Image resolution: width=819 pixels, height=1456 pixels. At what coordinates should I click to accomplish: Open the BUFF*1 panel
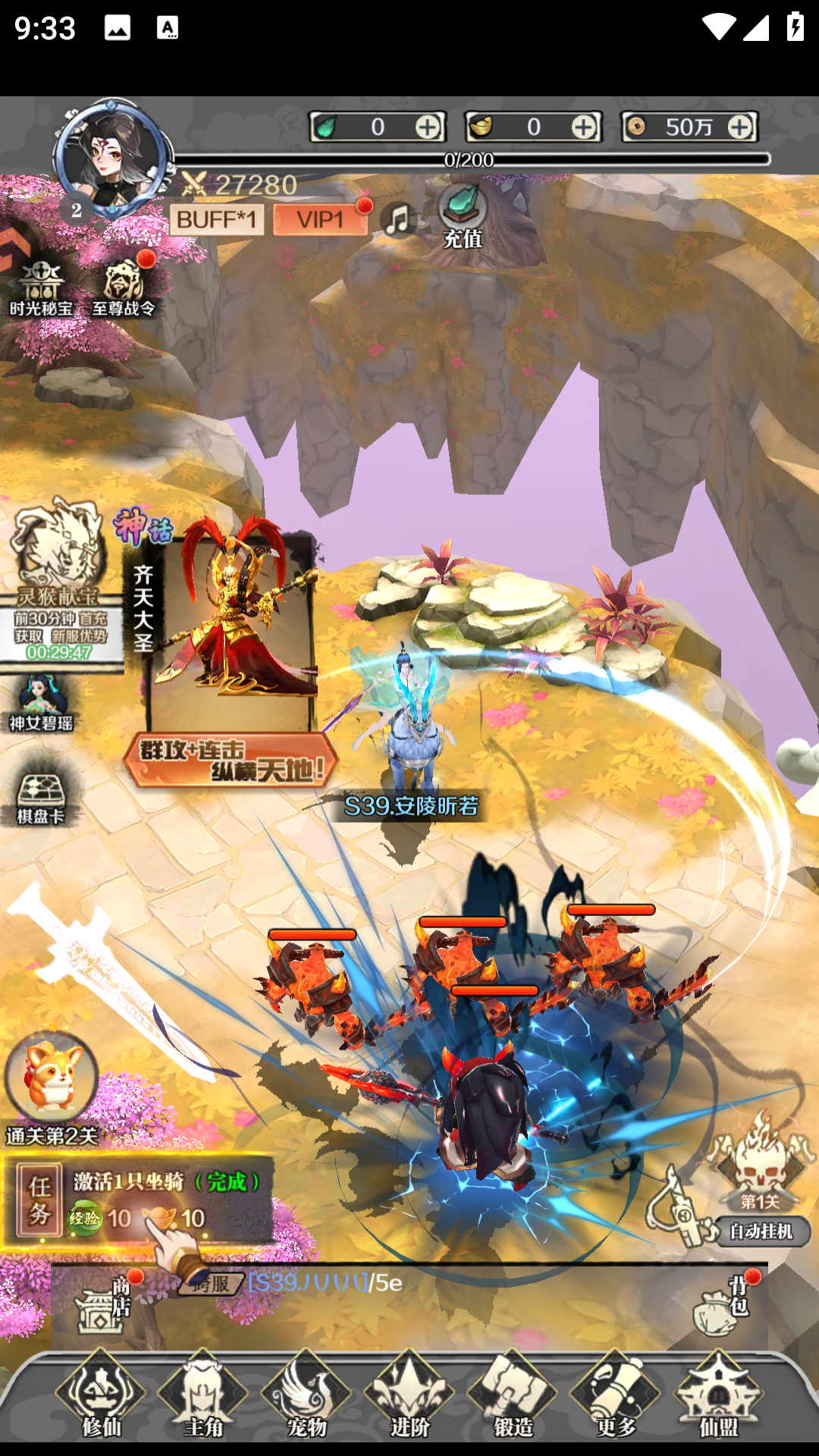pos(217,220)
